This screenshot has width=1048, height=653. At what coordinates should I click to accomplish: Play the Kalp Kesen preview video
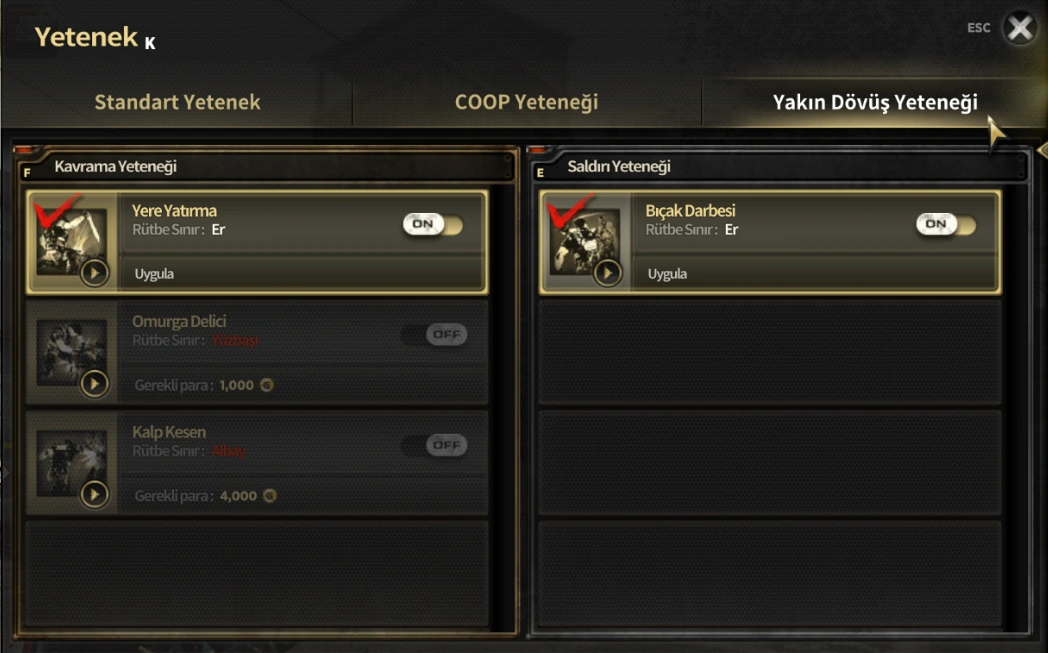click(94, 493)
